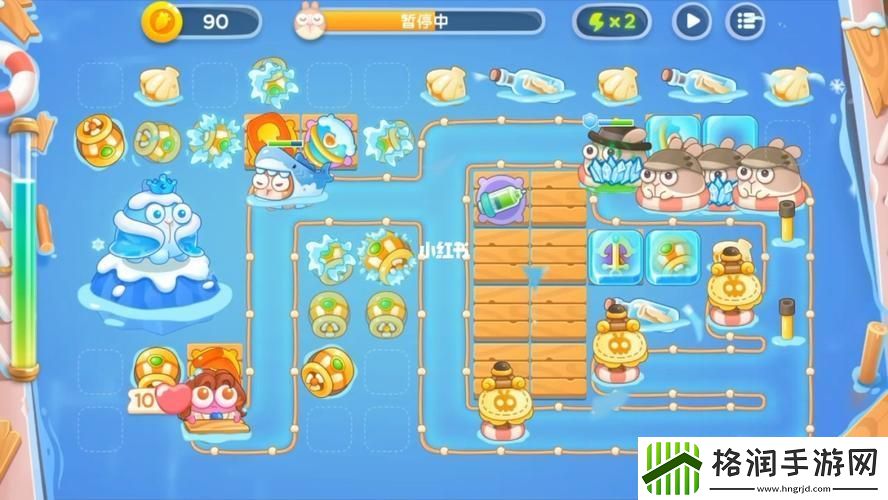Resume the game with the play button
The image size is (888, 500).
[x=690, y=21]
